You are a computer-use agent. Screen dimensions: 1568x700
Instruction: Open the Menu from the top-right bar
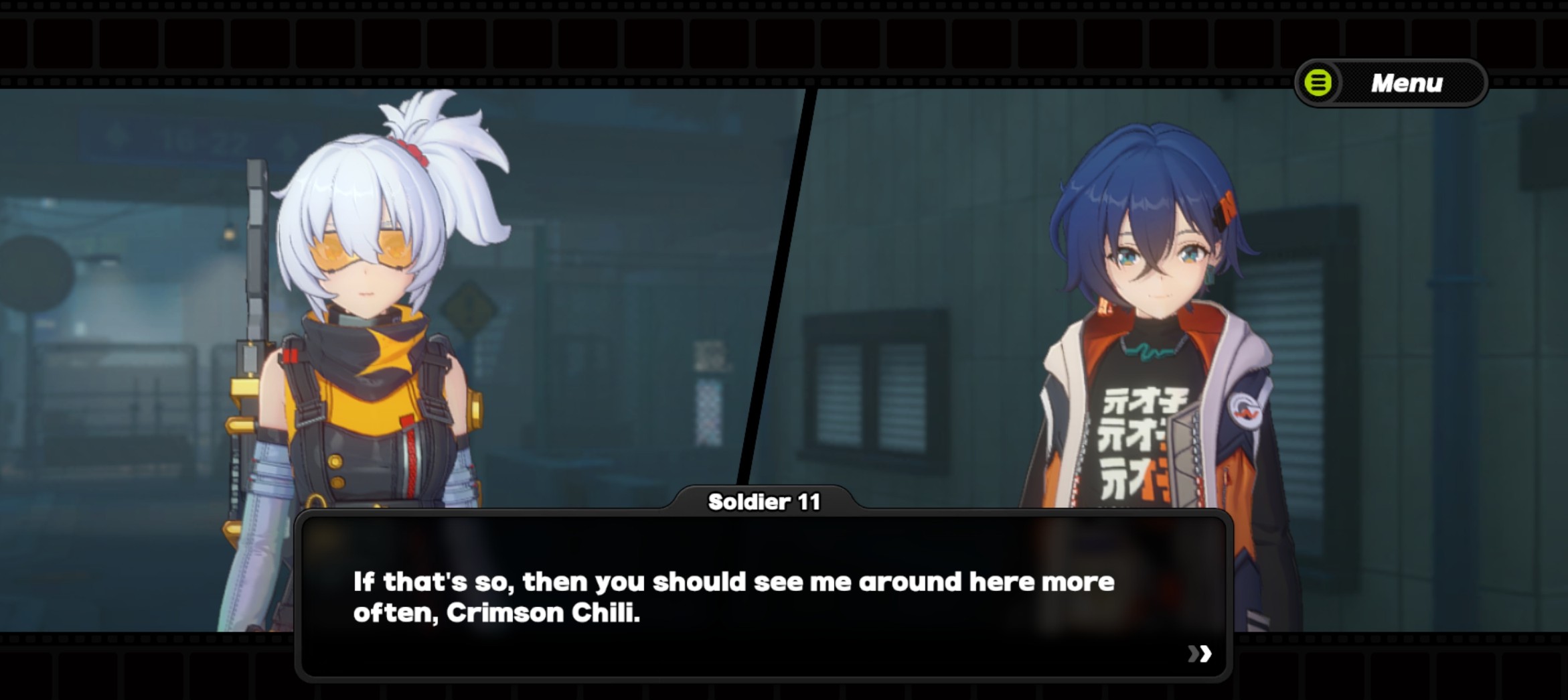click(1389, 83)
